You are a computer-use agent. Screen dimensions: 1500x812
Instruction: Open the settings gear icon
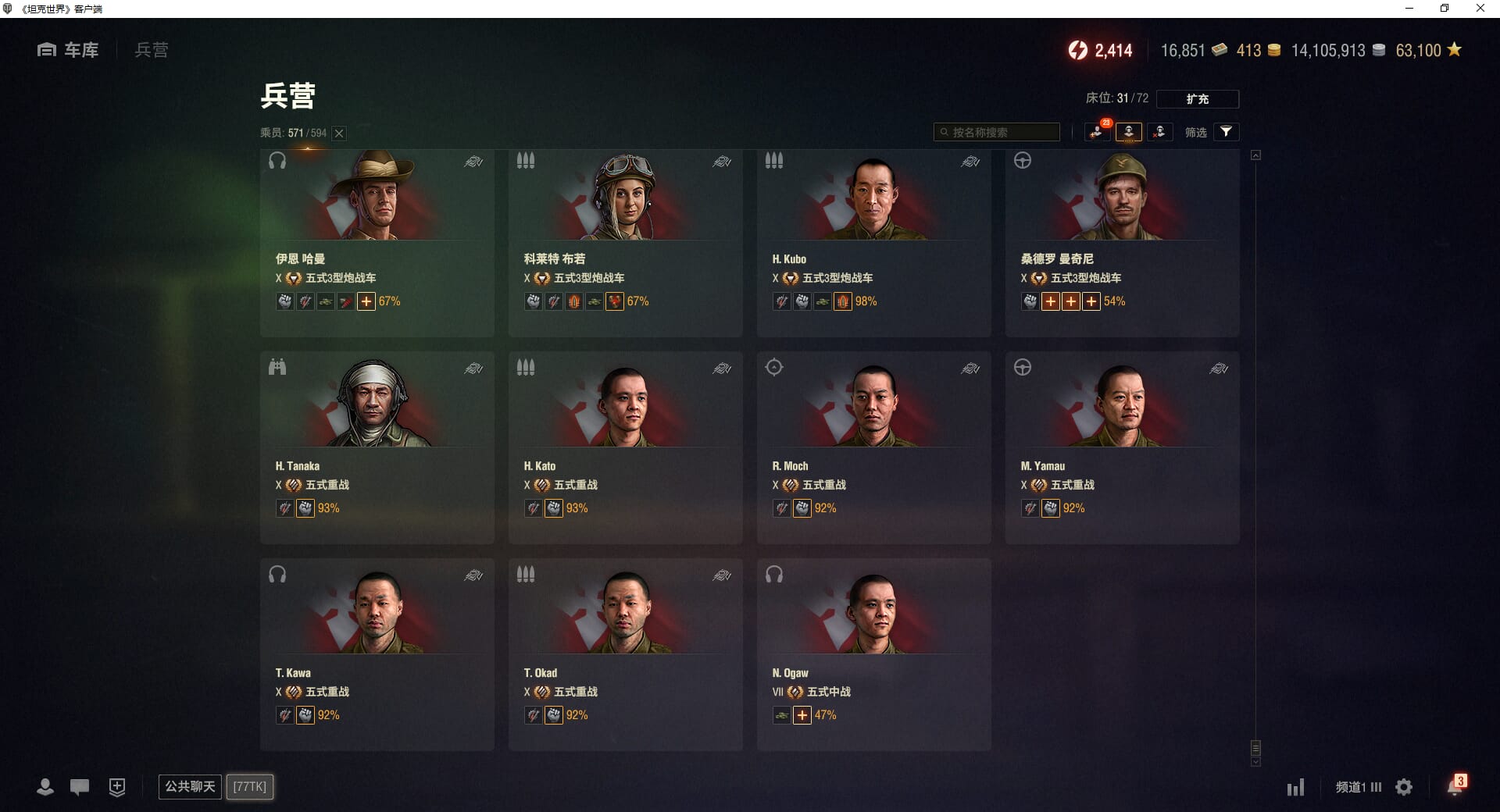[1404, 787]
